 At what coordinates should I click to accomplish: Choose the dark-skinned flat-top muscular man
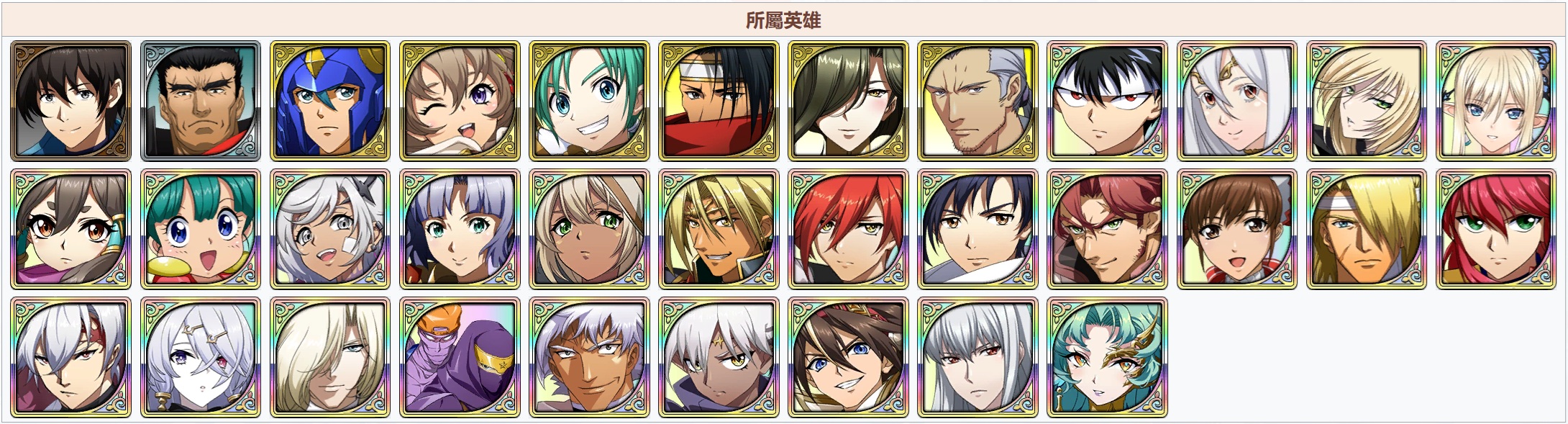201,101
